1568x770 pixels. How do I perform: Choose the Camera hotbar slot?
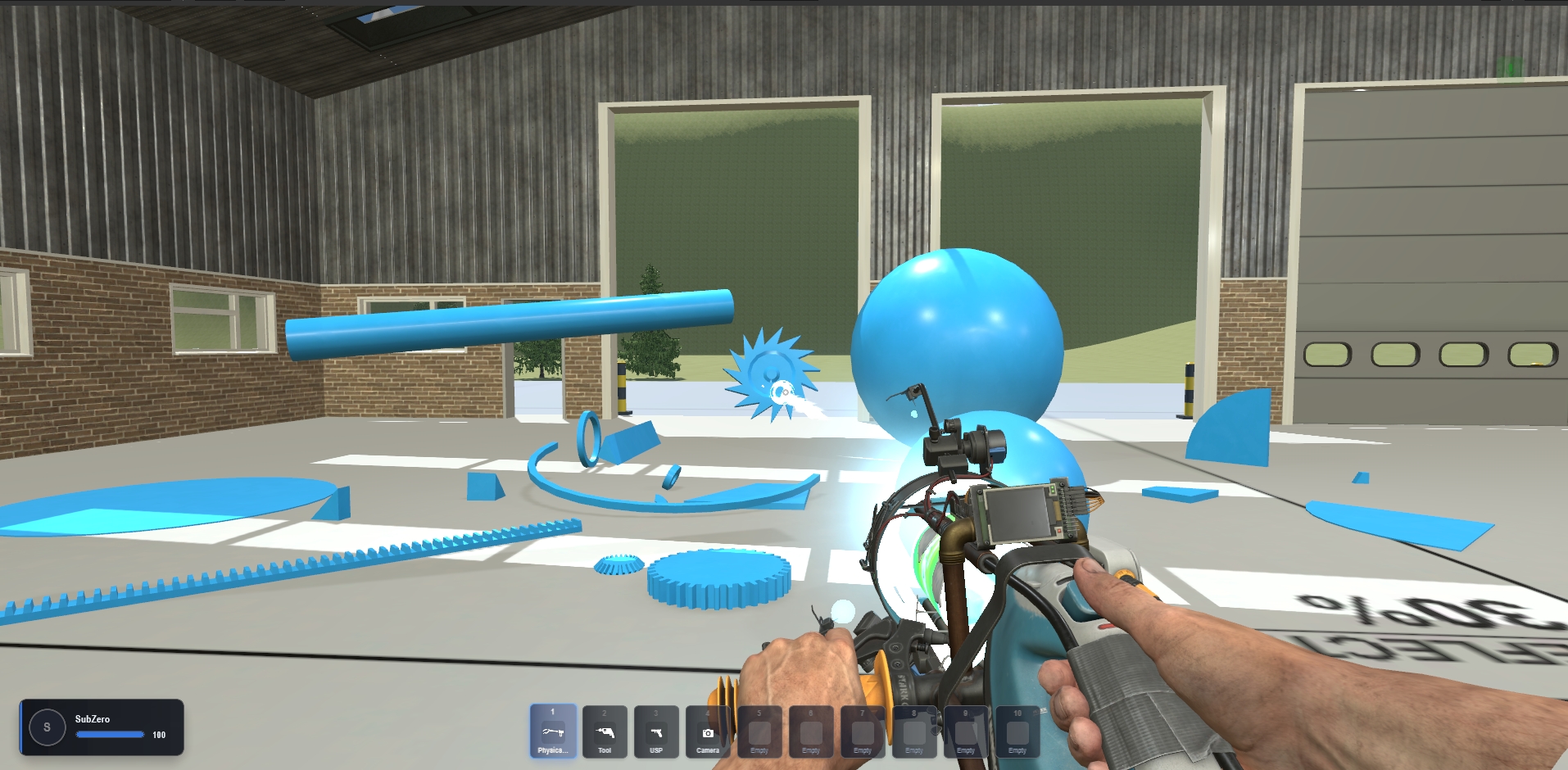coord(708,731)
